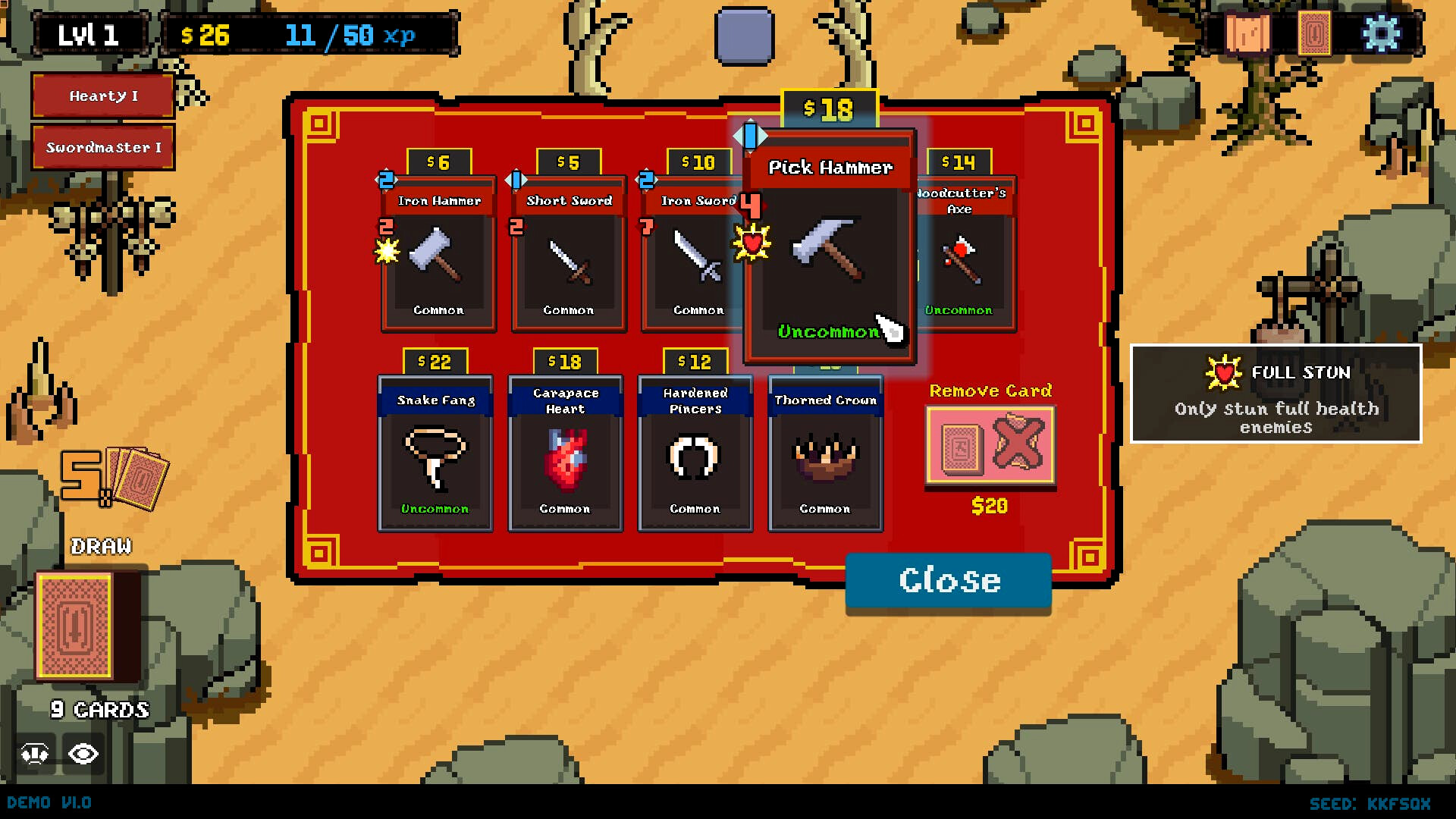Click the heart stun icon in tooltip
This screenshot has height=819, width=1456.
point(1226,372)
